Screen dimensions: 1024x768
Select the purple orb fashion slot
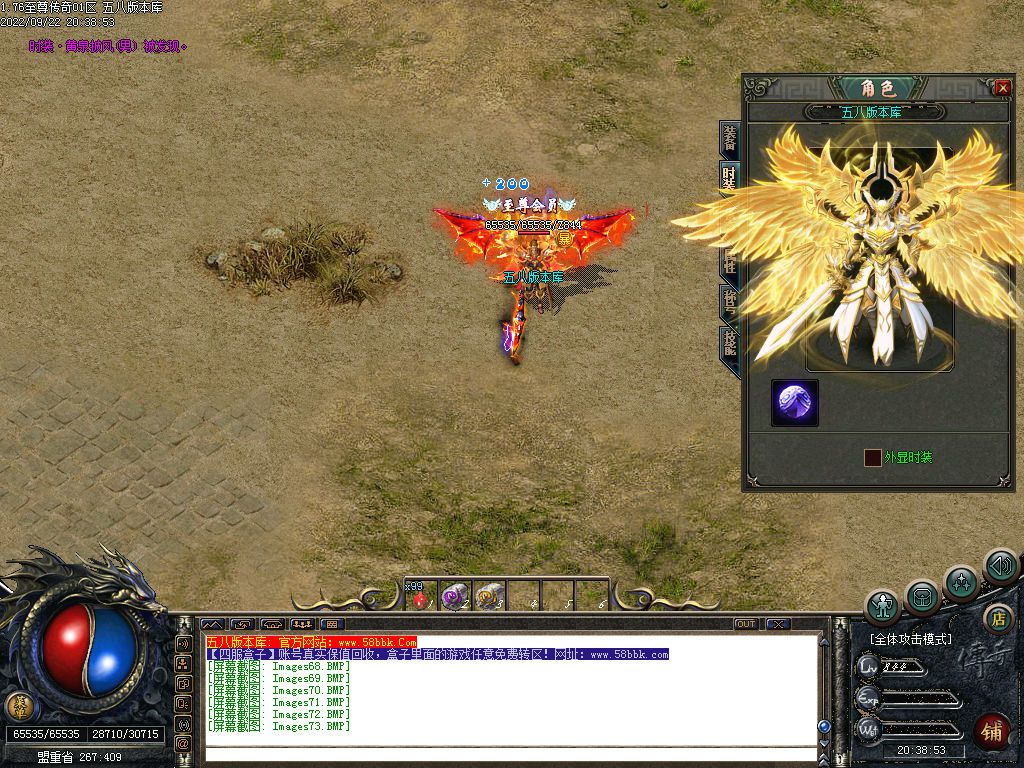[796, 402]
